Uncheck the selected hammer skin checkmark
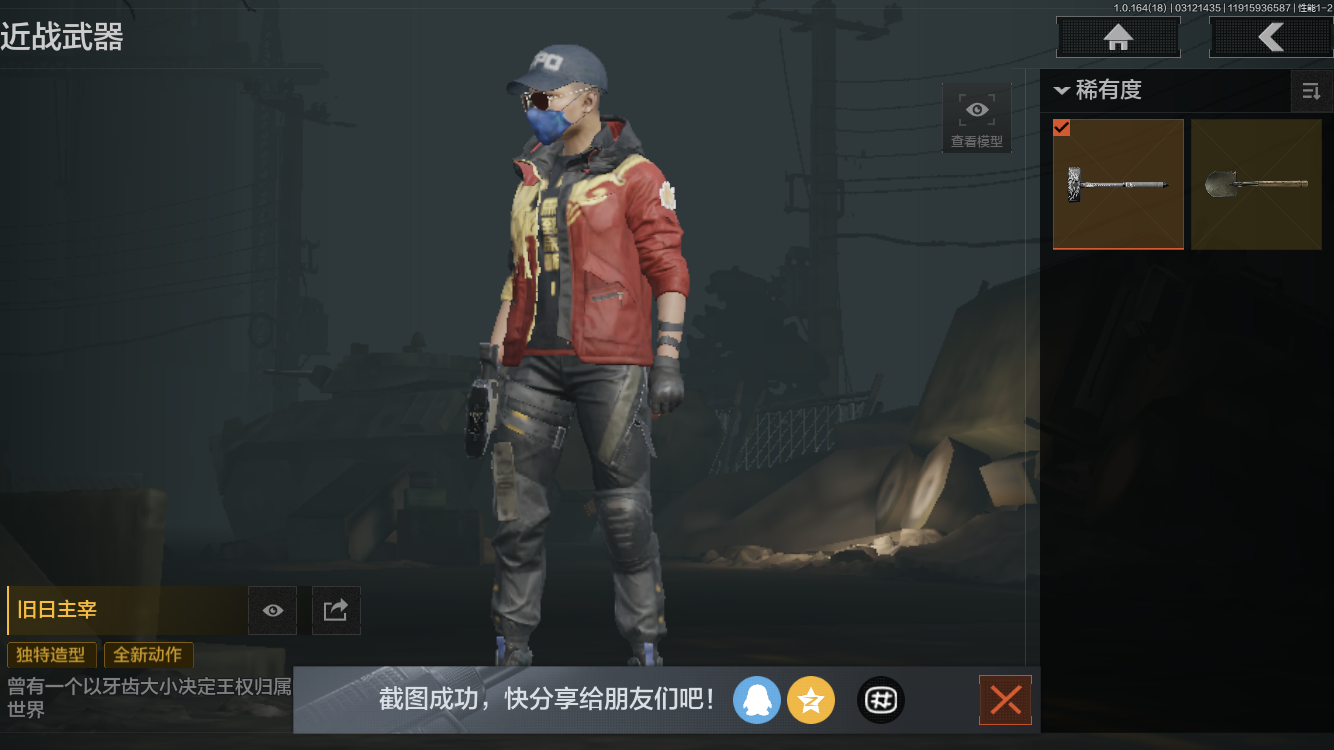The width and height of the screenshot is (1334, 750). pos(1061,127)
